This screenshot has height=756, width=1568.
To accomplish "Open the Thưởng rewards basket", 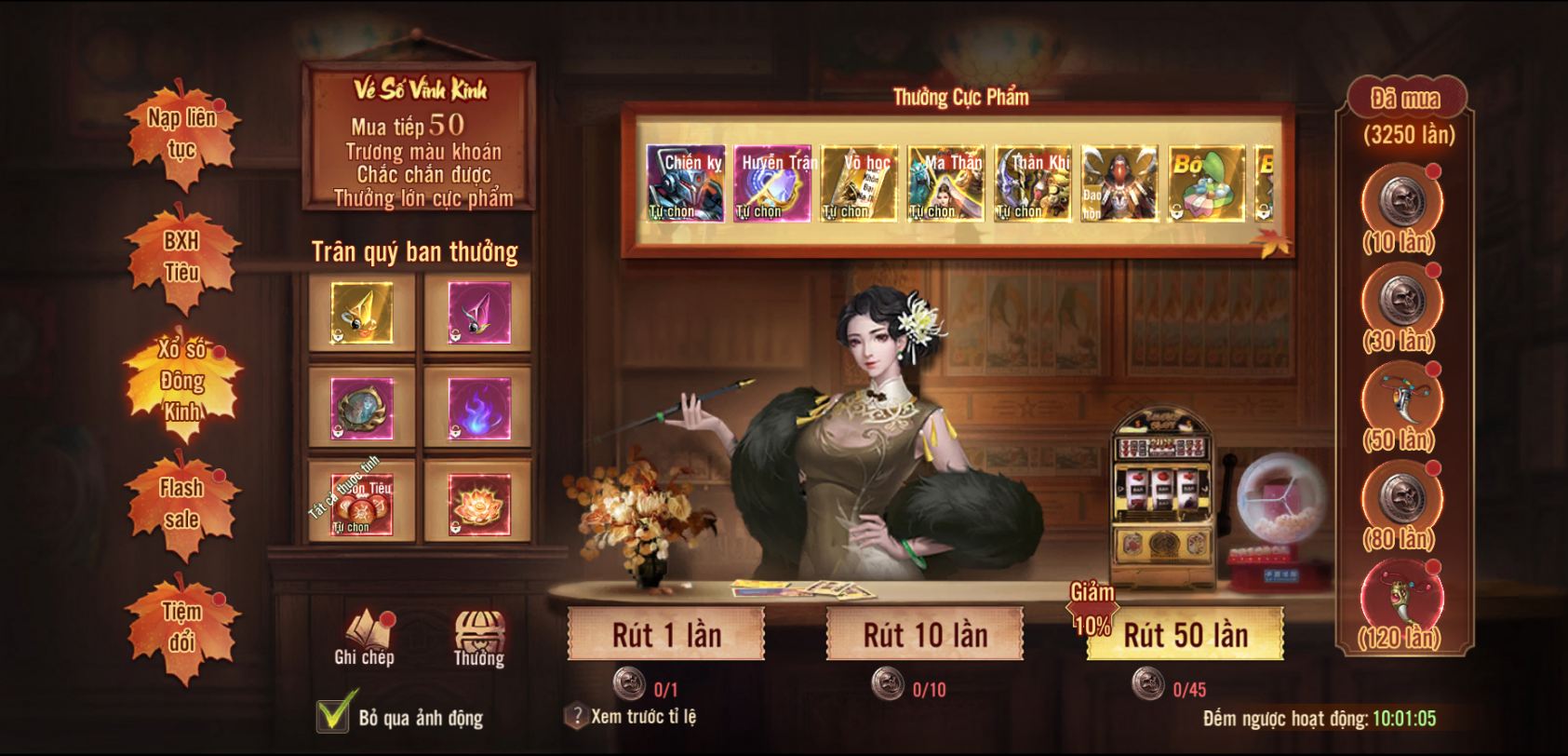I will (478, 637).
